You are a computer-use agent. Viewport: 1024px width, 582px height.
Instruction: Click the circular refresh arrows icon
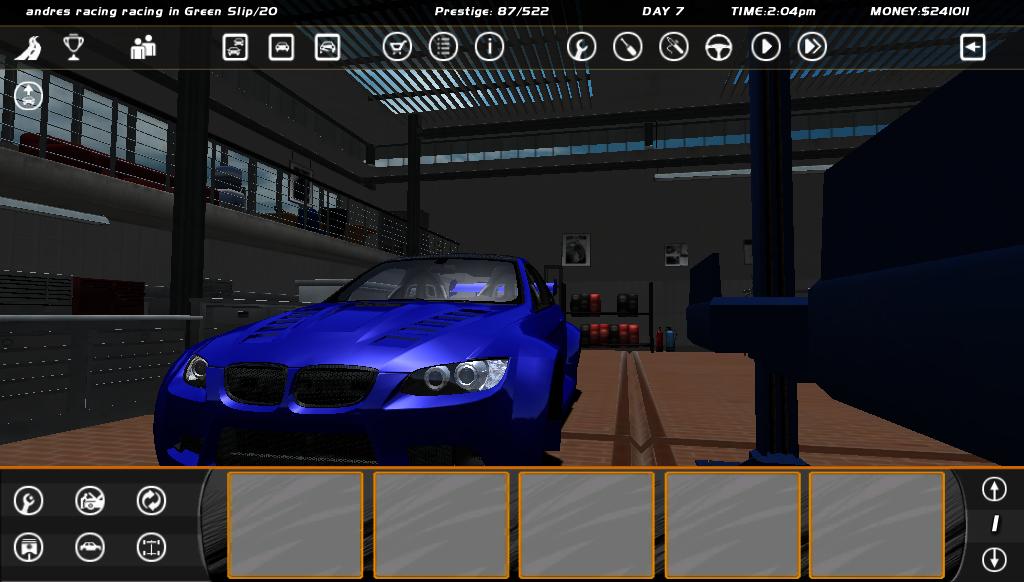(151, 500)
